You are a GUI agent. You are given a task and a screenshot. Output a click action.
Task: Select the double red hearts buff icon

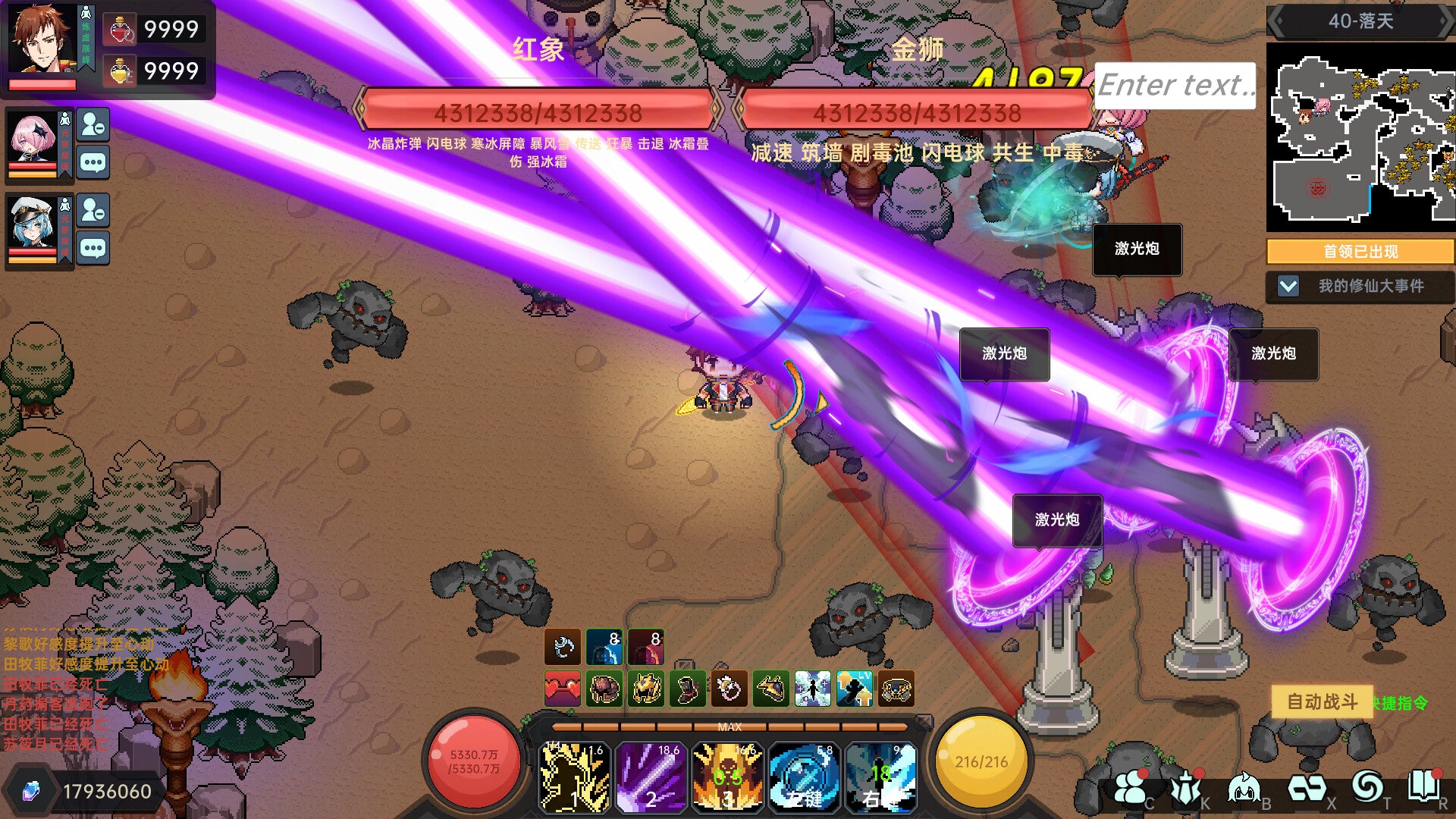[562, 689]
